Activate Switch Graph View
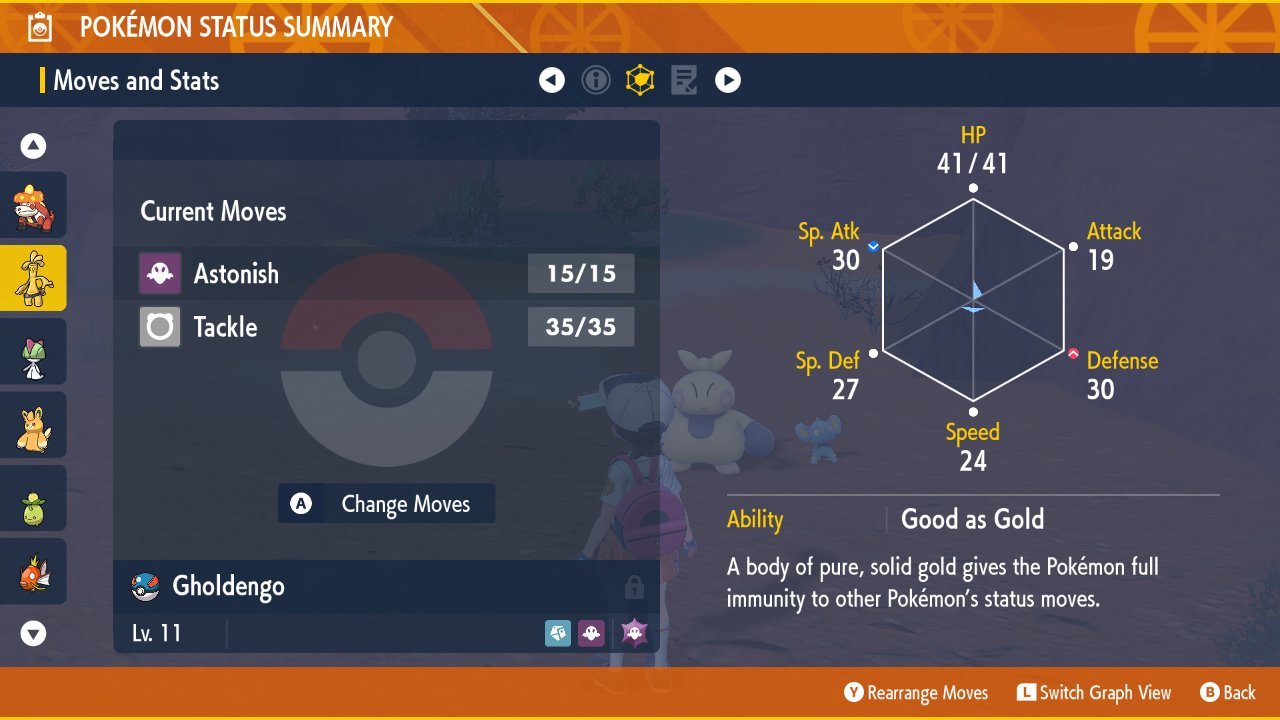The width and height of the screenshot is (1280, 720). coord(1094,692)
